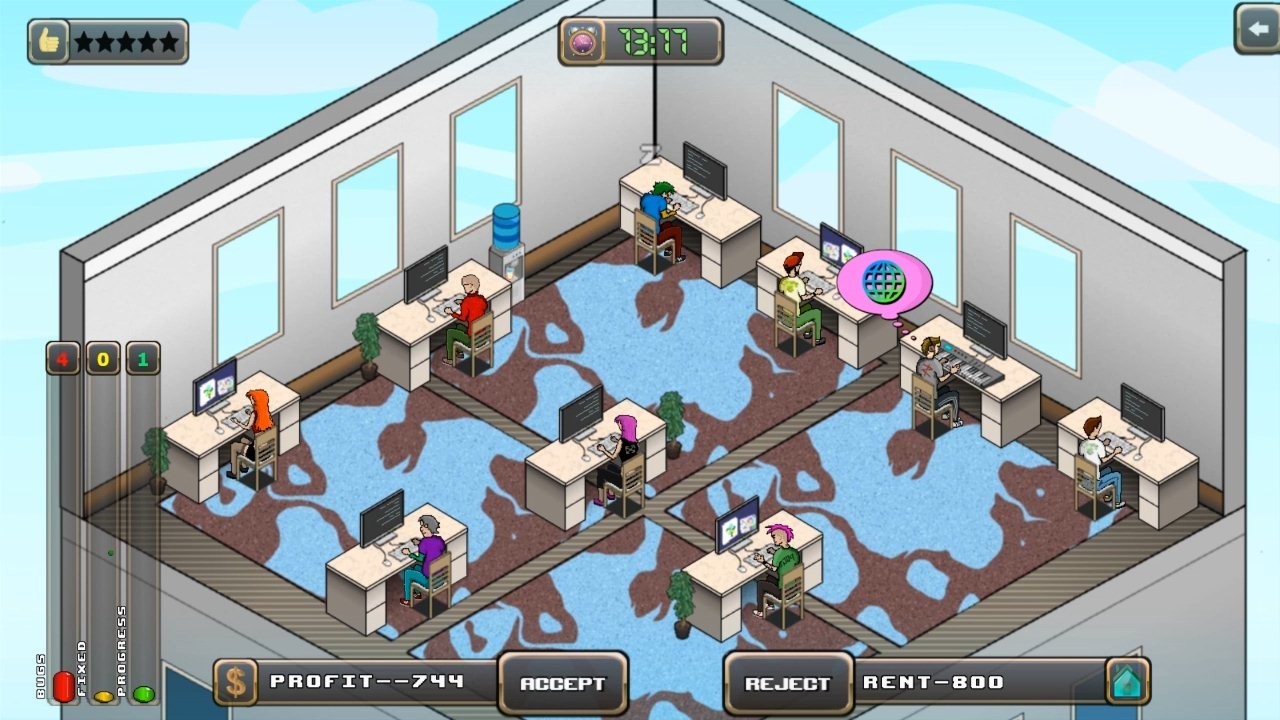Click the red bugs counter showing 4
Viewport: 1280px width, 720px height.
point(61,358)
